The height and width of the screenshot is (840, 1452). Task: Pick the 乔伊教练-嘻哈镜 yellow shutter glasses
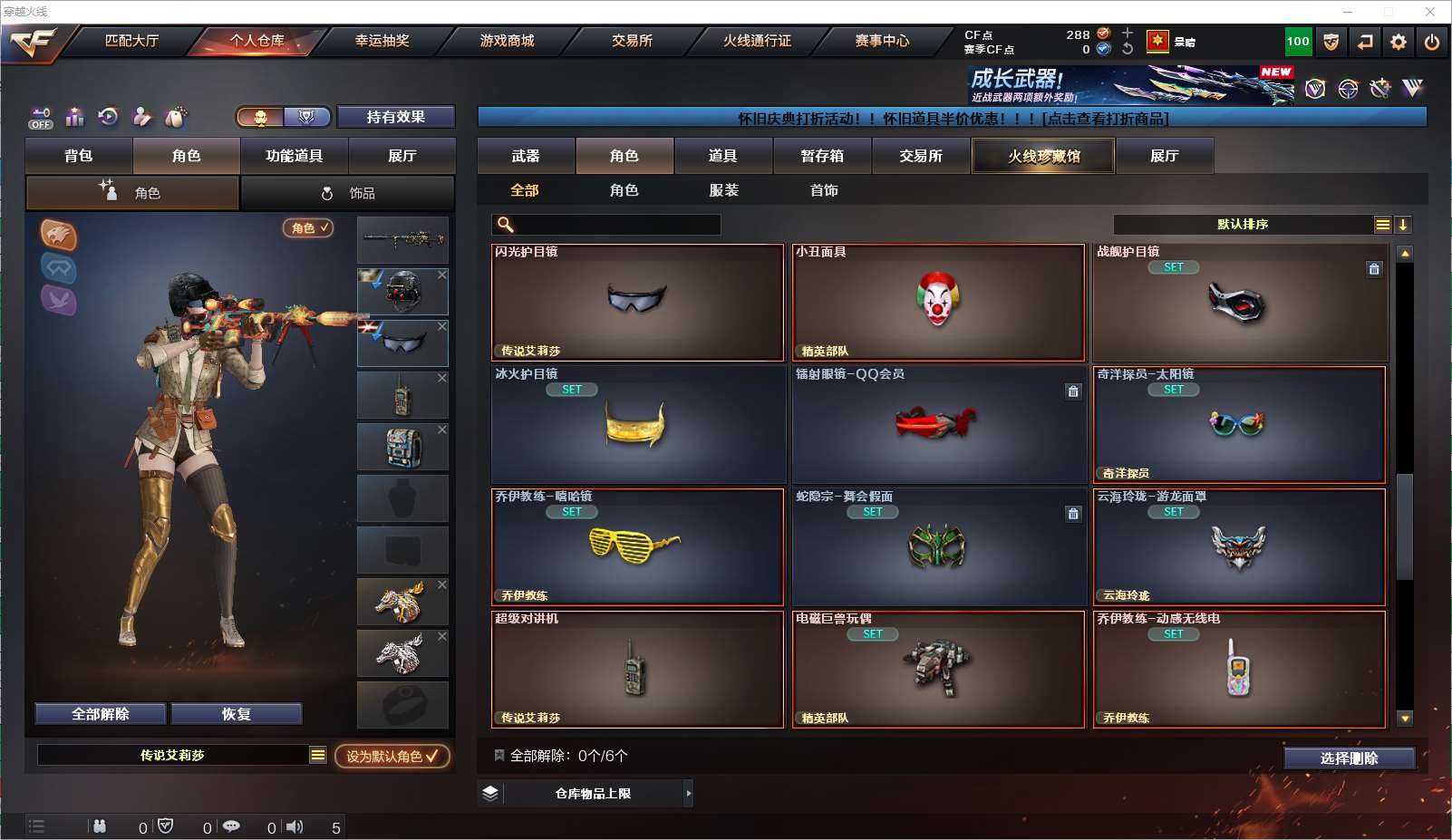pos(637,547)
